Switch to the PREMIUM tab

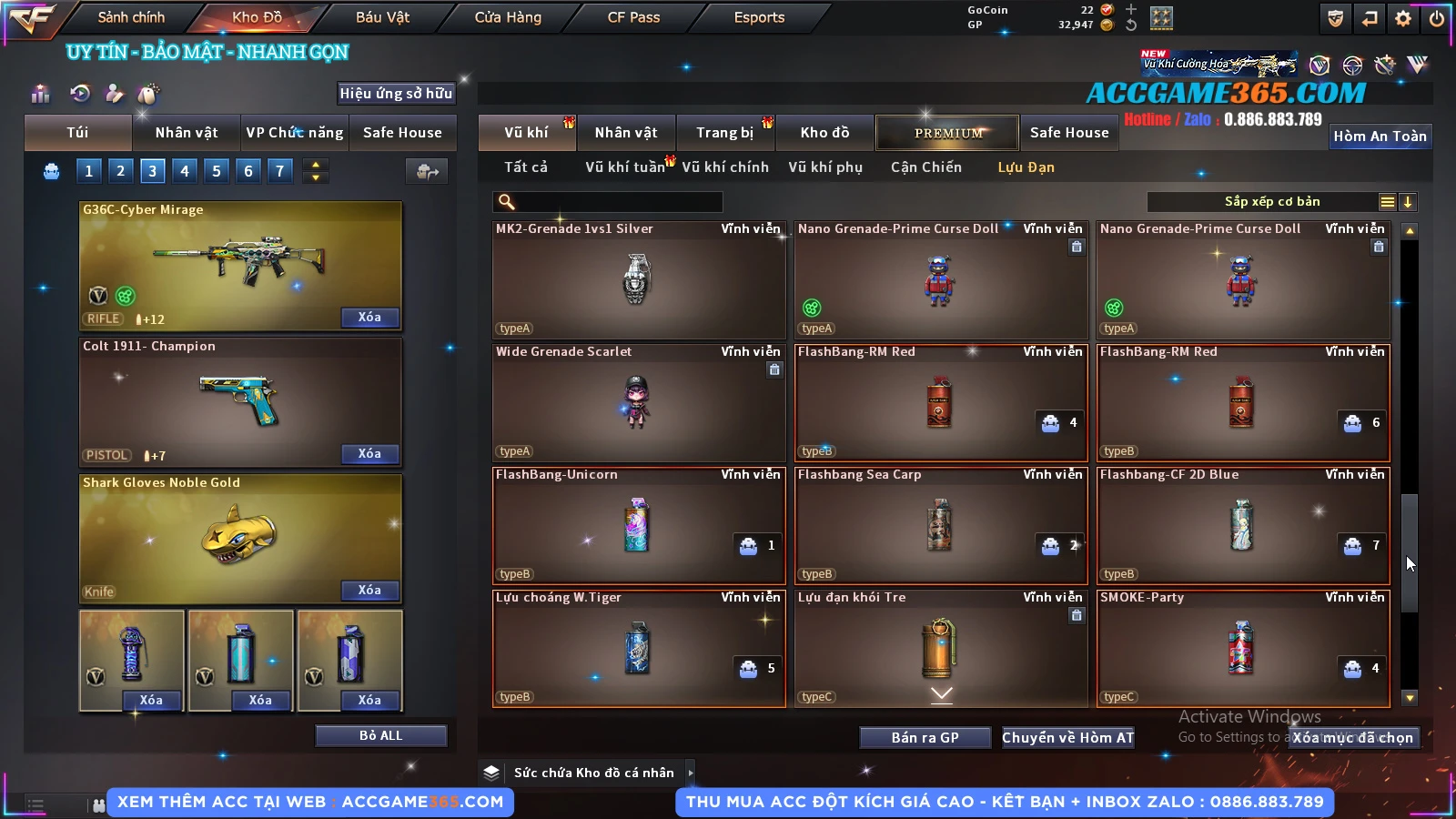coord(947,133)
